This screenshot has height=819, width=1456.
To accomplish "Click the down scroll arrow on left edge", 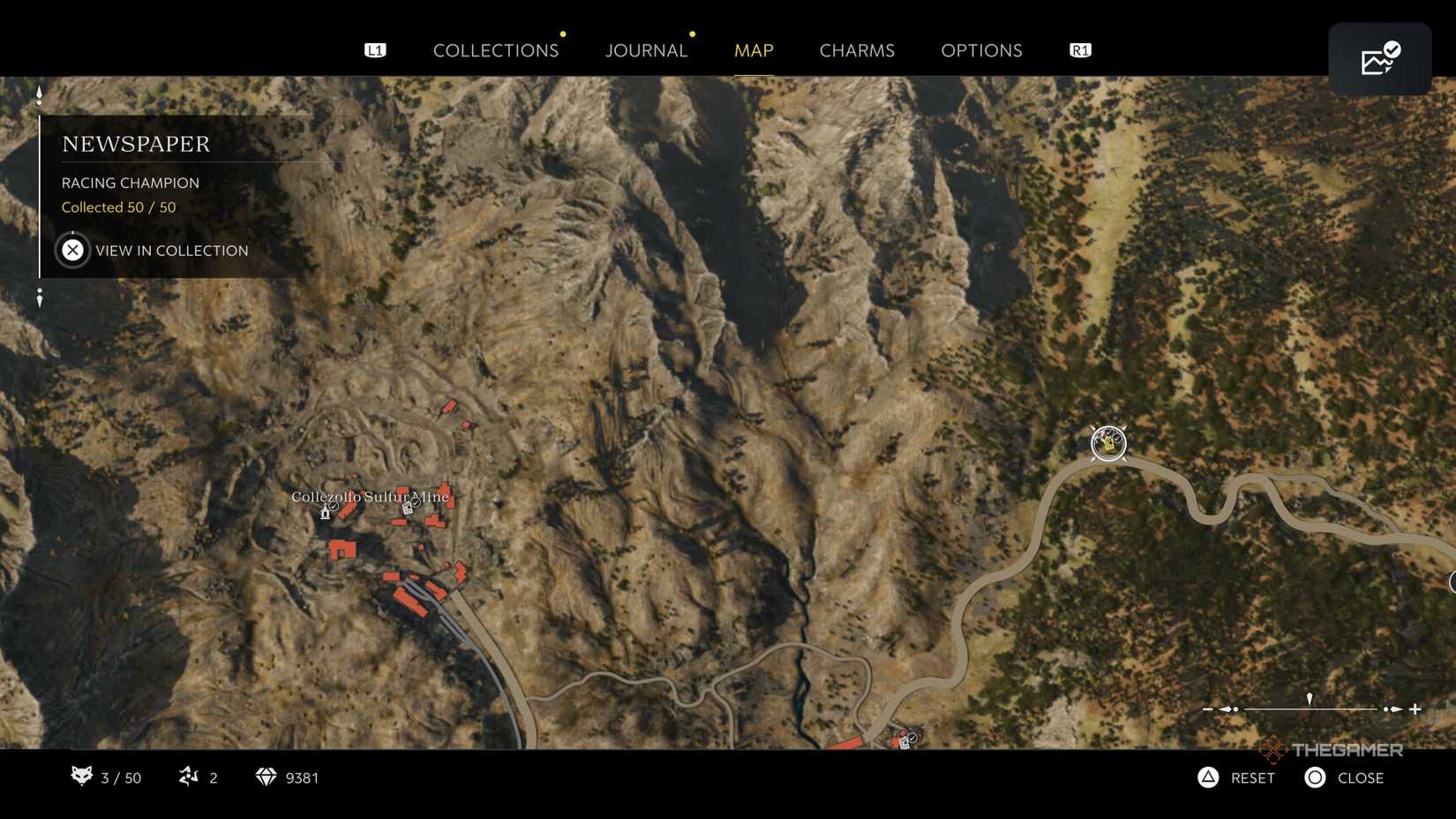I will pos(39,297).
